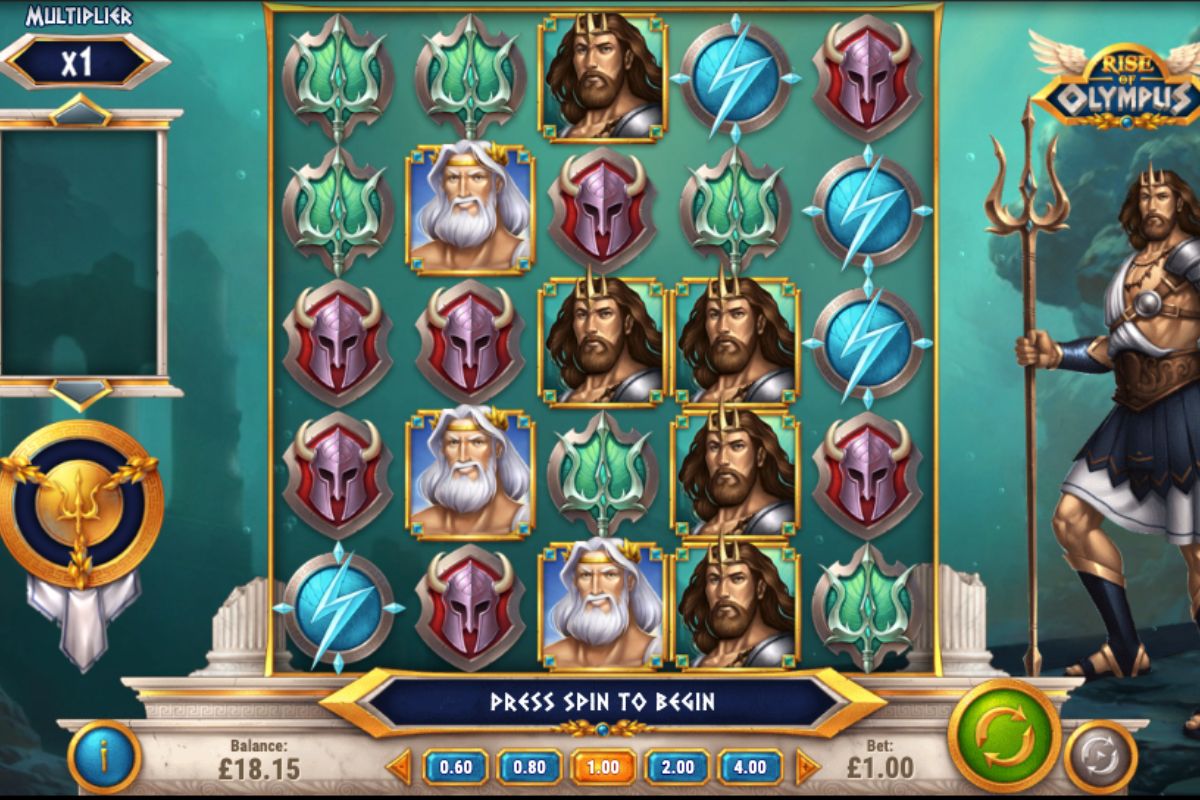Click the left arrow to lower bet
The image size is (1200, 800).
coord(399,767)
